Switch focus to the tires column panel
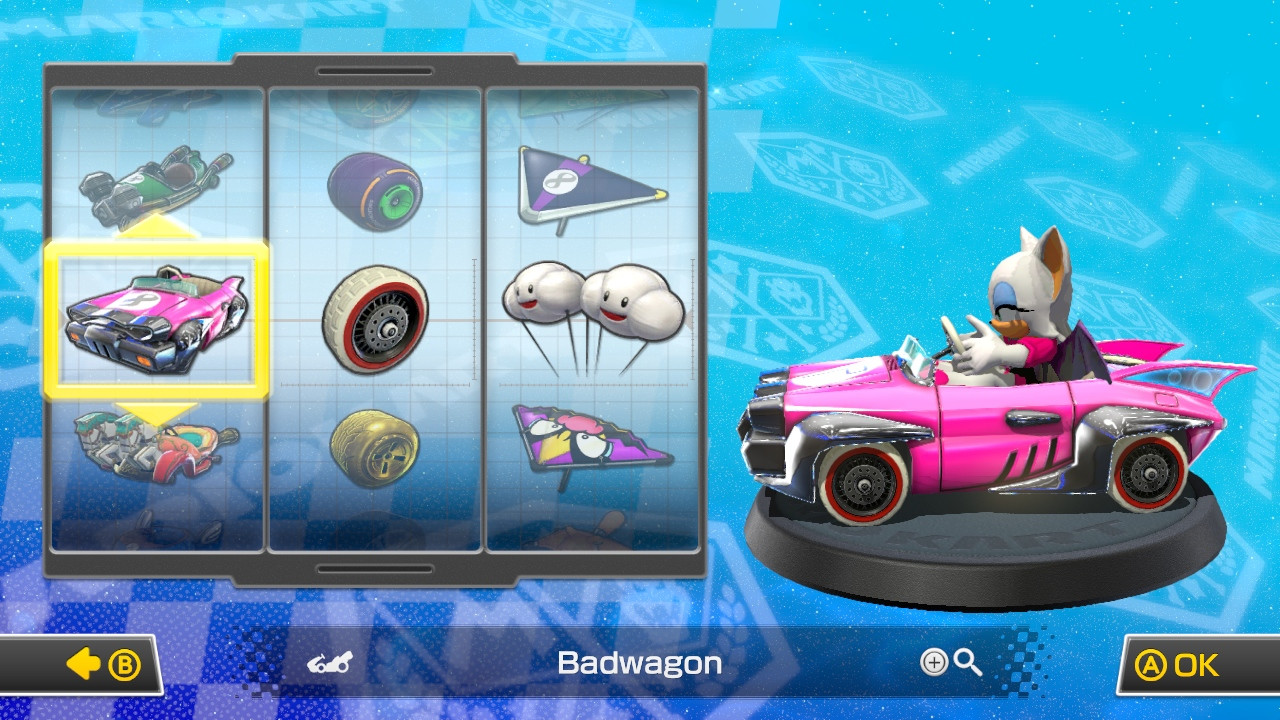 click(x=378, y=320)
